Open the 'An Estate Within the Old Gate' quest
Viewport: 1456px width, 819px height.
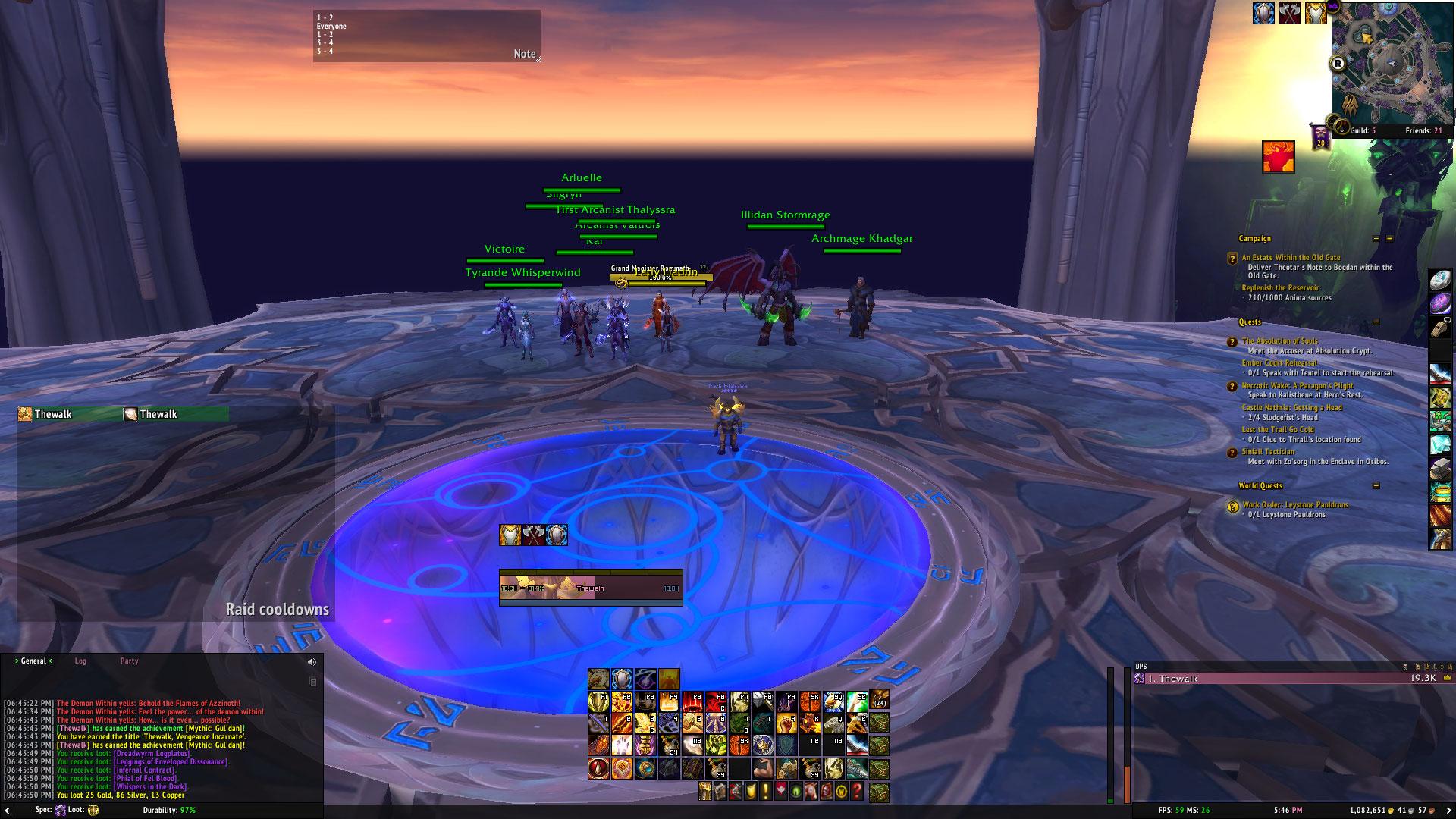tap(1291, 258)
